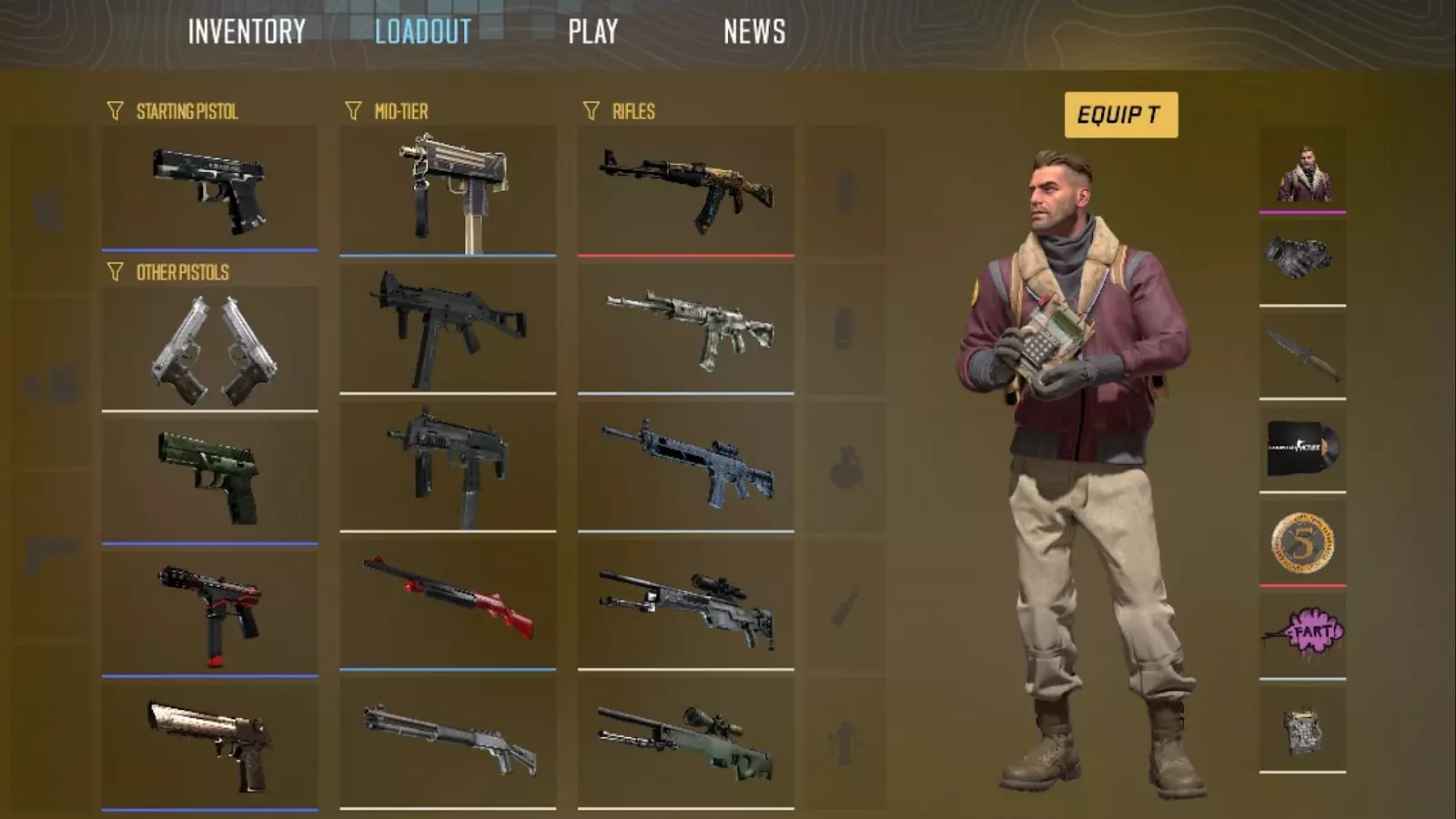Open the Play tab
This screenshot has height=819, width=1456.
click(593, 34)
